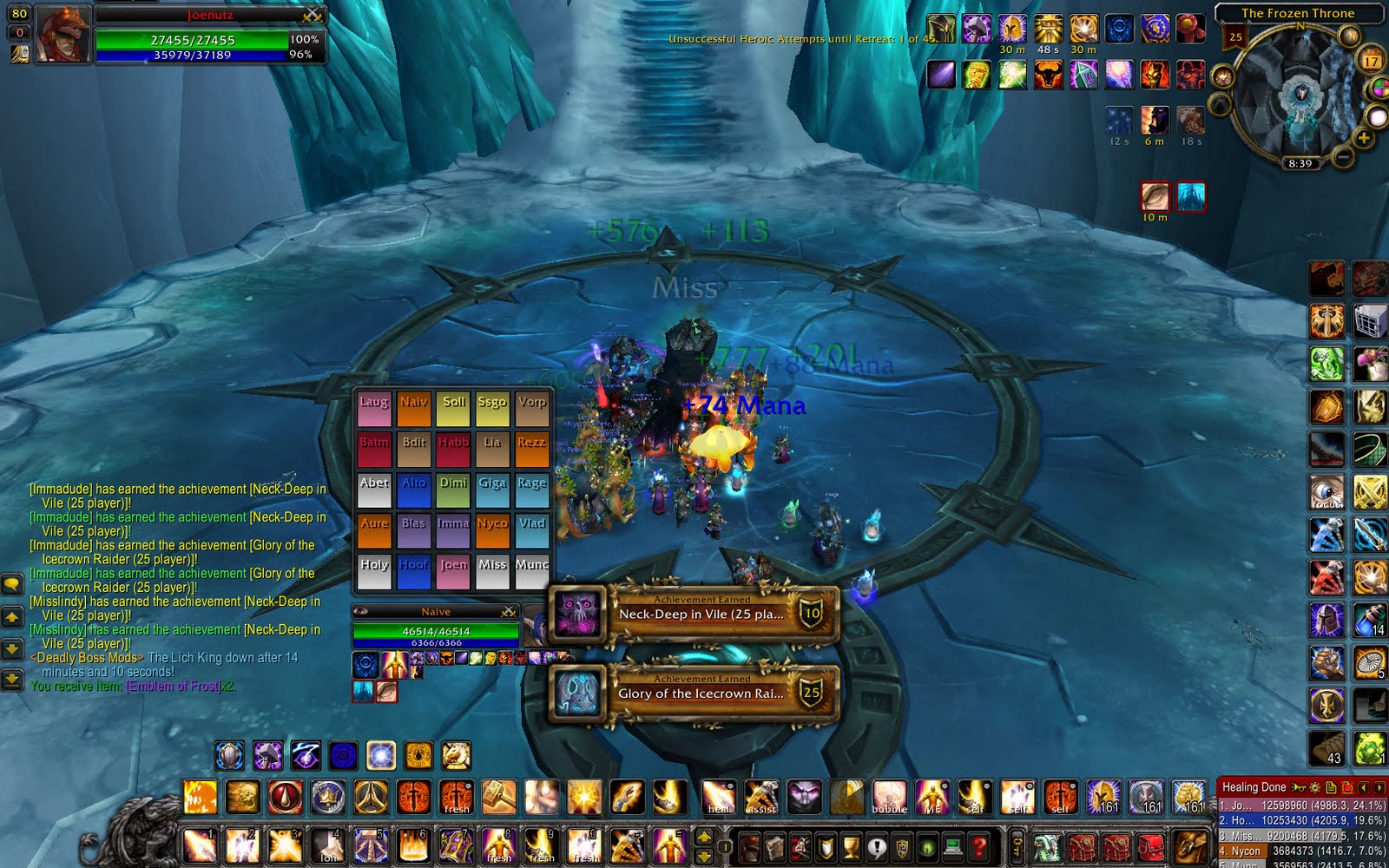Viewport: 1389px width, 868px height.
Task: Click the action bar page-up arrow
Action: (704, 837)
